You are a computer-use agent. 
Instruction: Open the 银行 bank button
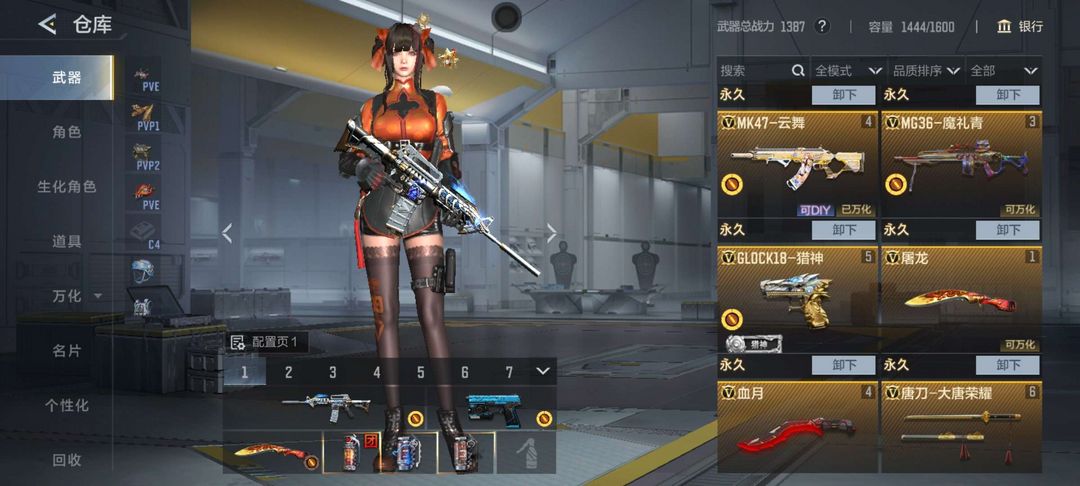coord(1020,26)
